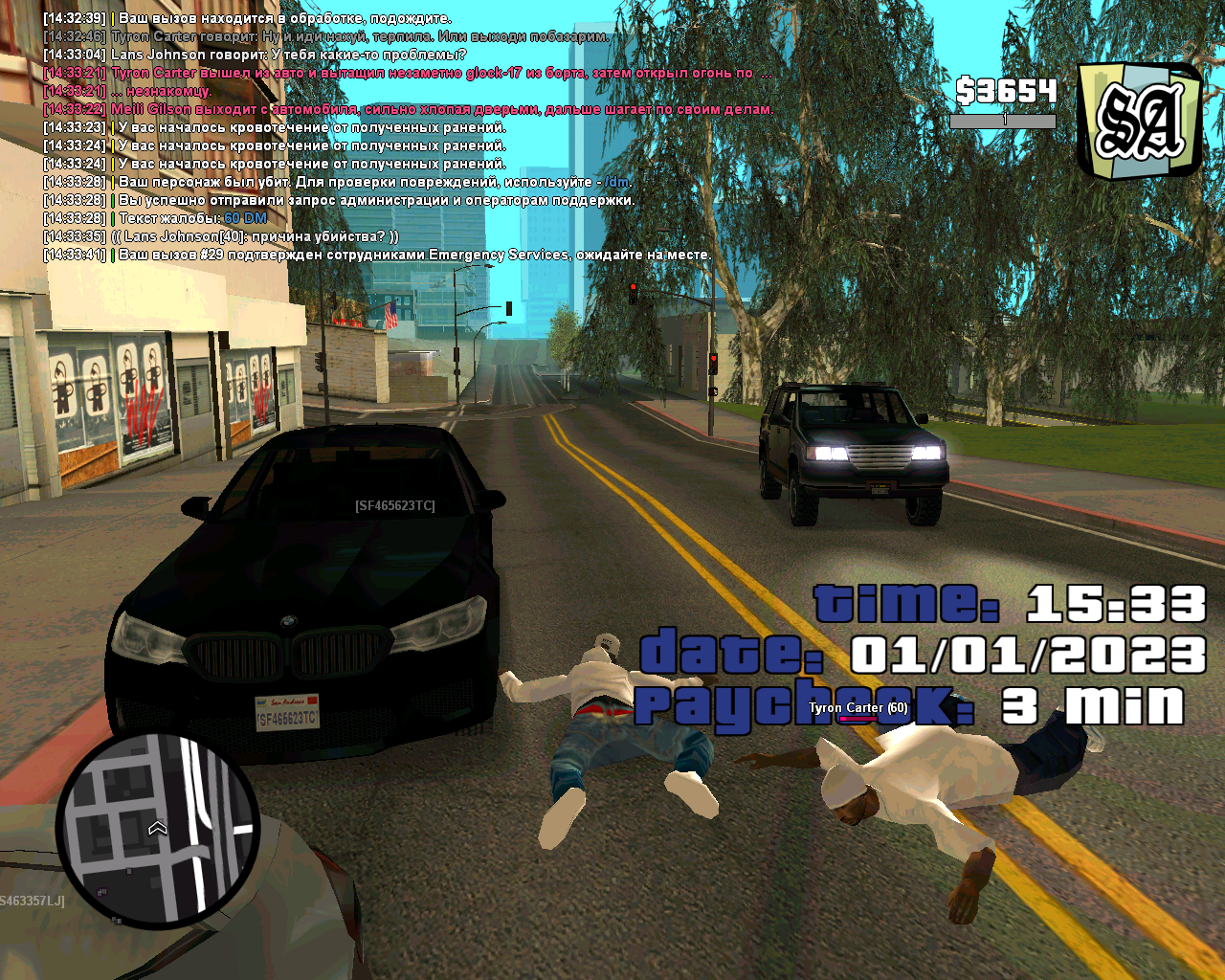The width and height of the screenshot is (1225, 980).
Task: Click the SA logo icon
Action: point(1139,121)
